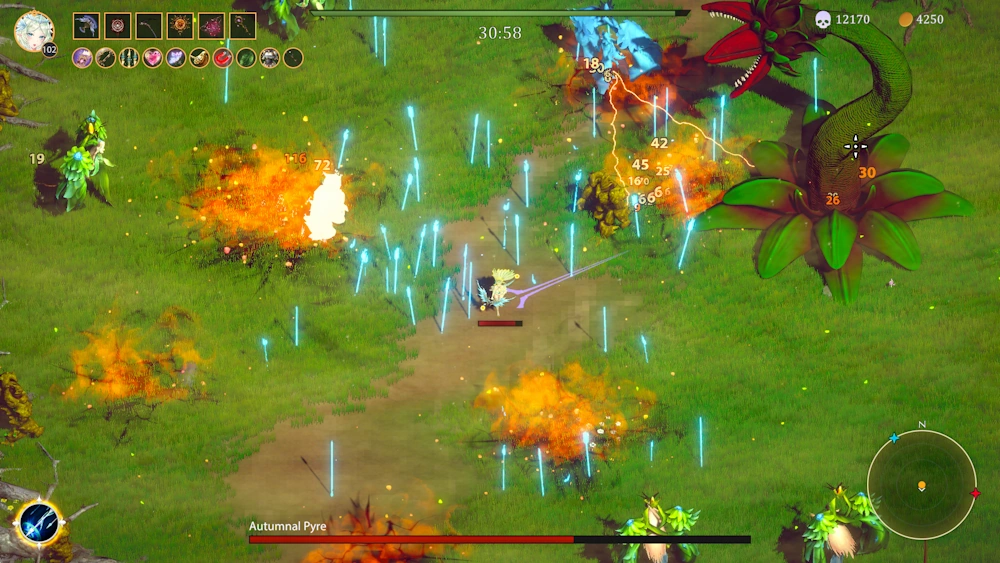Select the pink crystal cluster weapon slot
1000x563 pixels.
click(211, 26)
